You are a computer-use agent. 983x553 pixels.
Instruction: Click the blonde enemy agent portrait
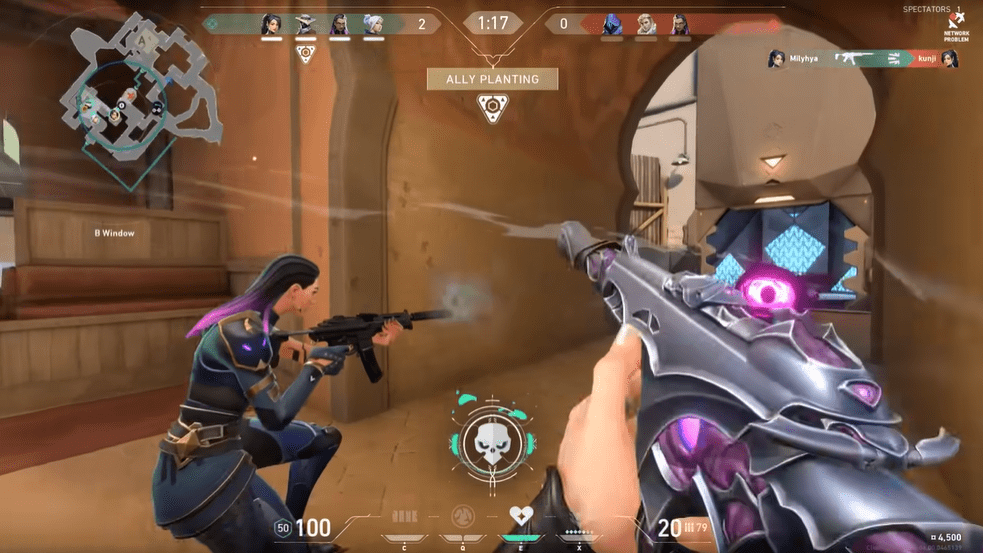646,24
